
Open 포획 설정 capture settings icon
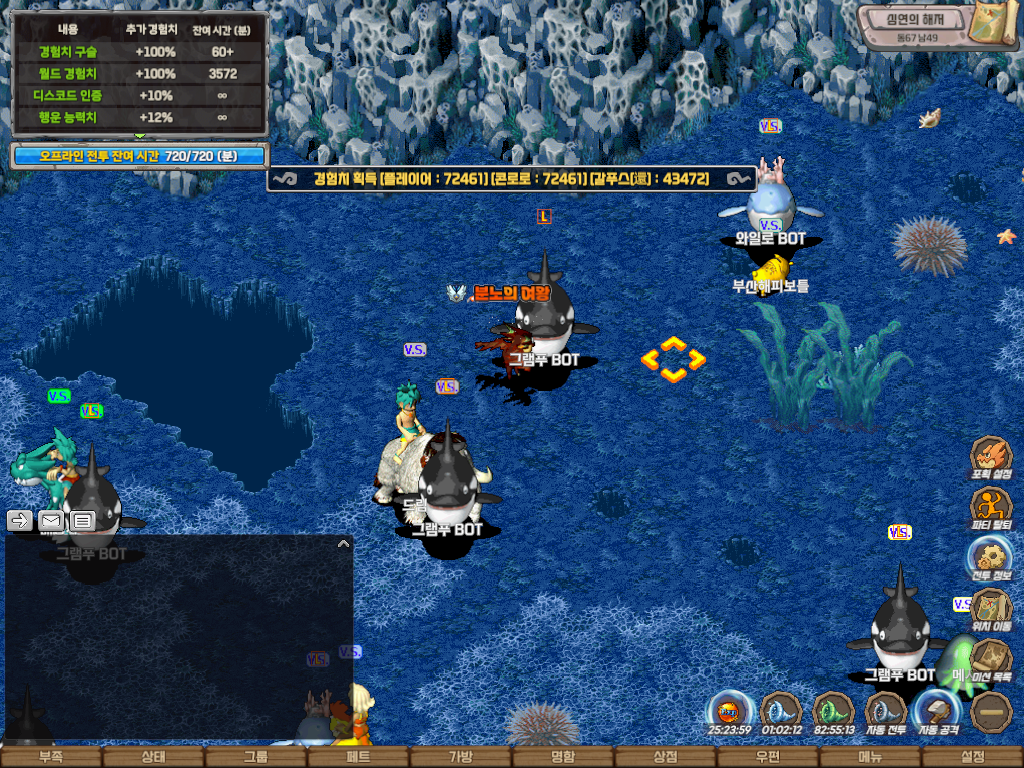tap(991, 456)
